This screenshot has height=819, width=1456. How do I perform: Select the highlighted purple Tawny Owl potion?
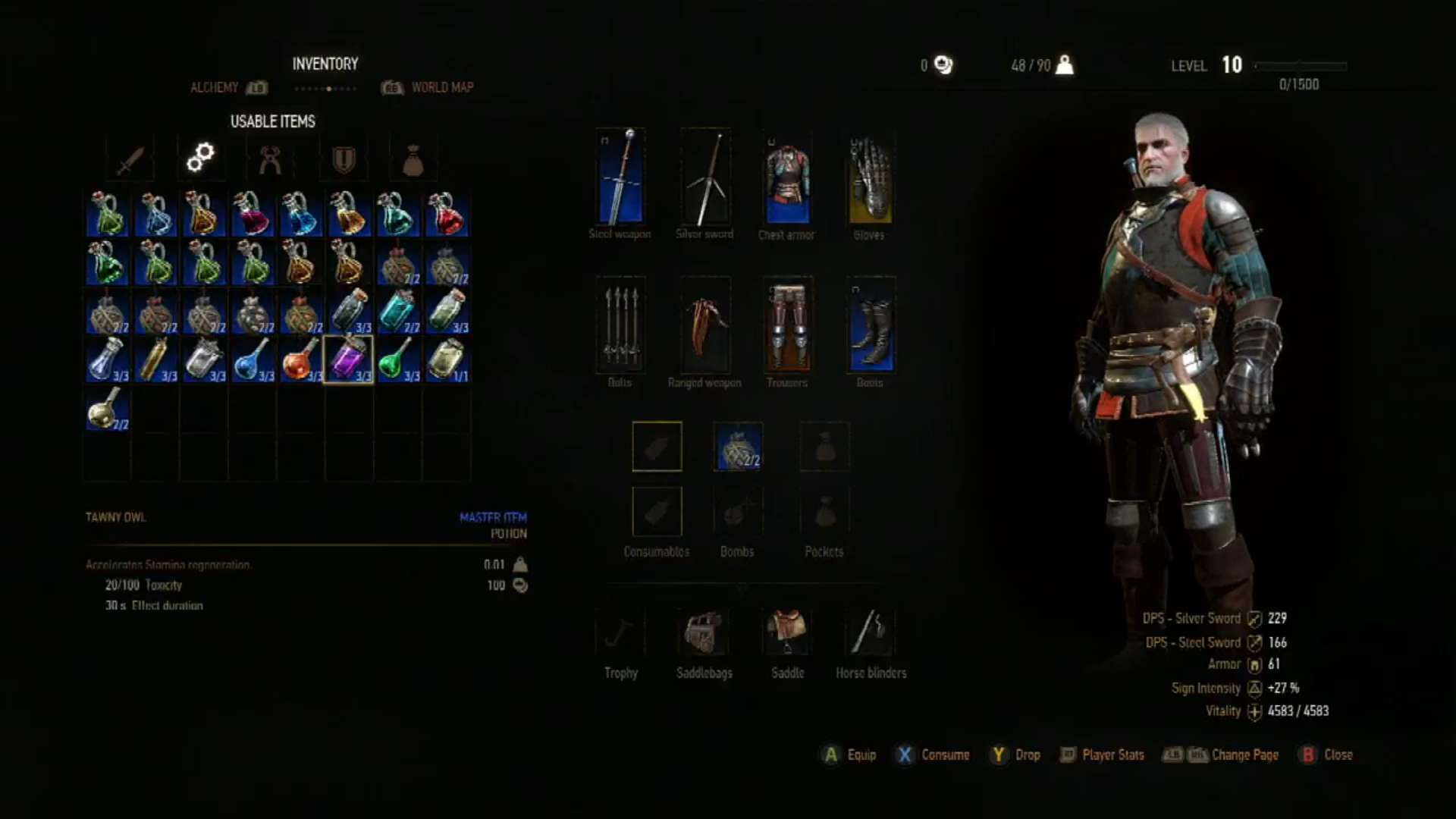(x=350, y=359)
